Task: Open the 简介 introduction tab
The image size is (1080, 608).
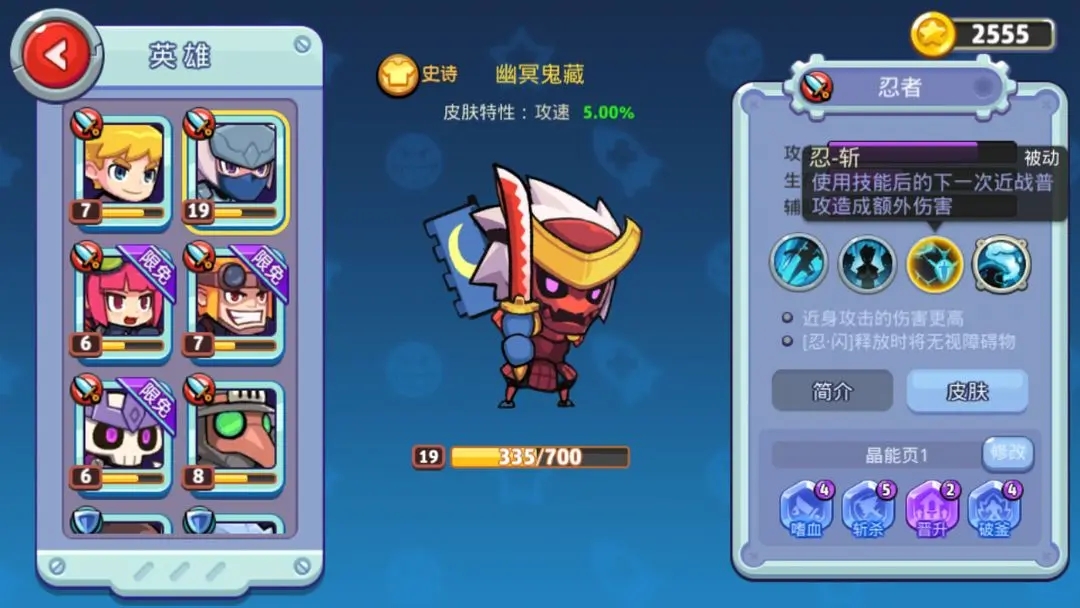Action: coord(832,391)
